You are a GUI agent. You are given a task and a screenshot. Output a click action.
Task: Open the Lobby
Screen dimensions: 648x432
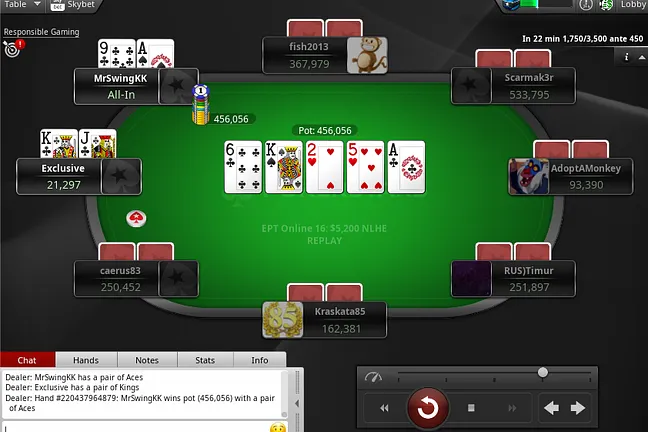point(633,5)
